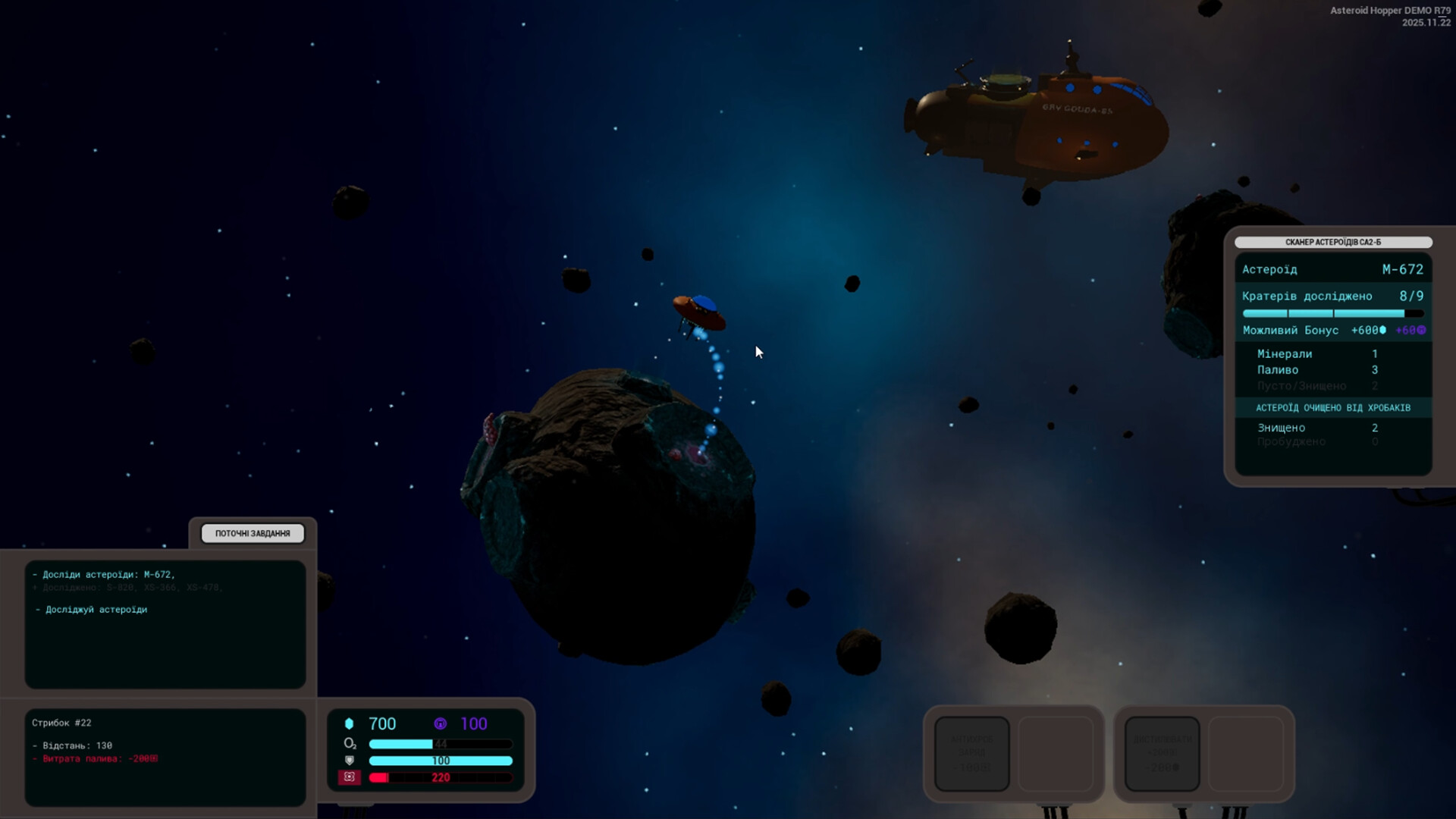The height and width of the screenshot is (819, 1456).
Task: Click the +60 purple bonus icon in scanner
Action: (1421, 331)
